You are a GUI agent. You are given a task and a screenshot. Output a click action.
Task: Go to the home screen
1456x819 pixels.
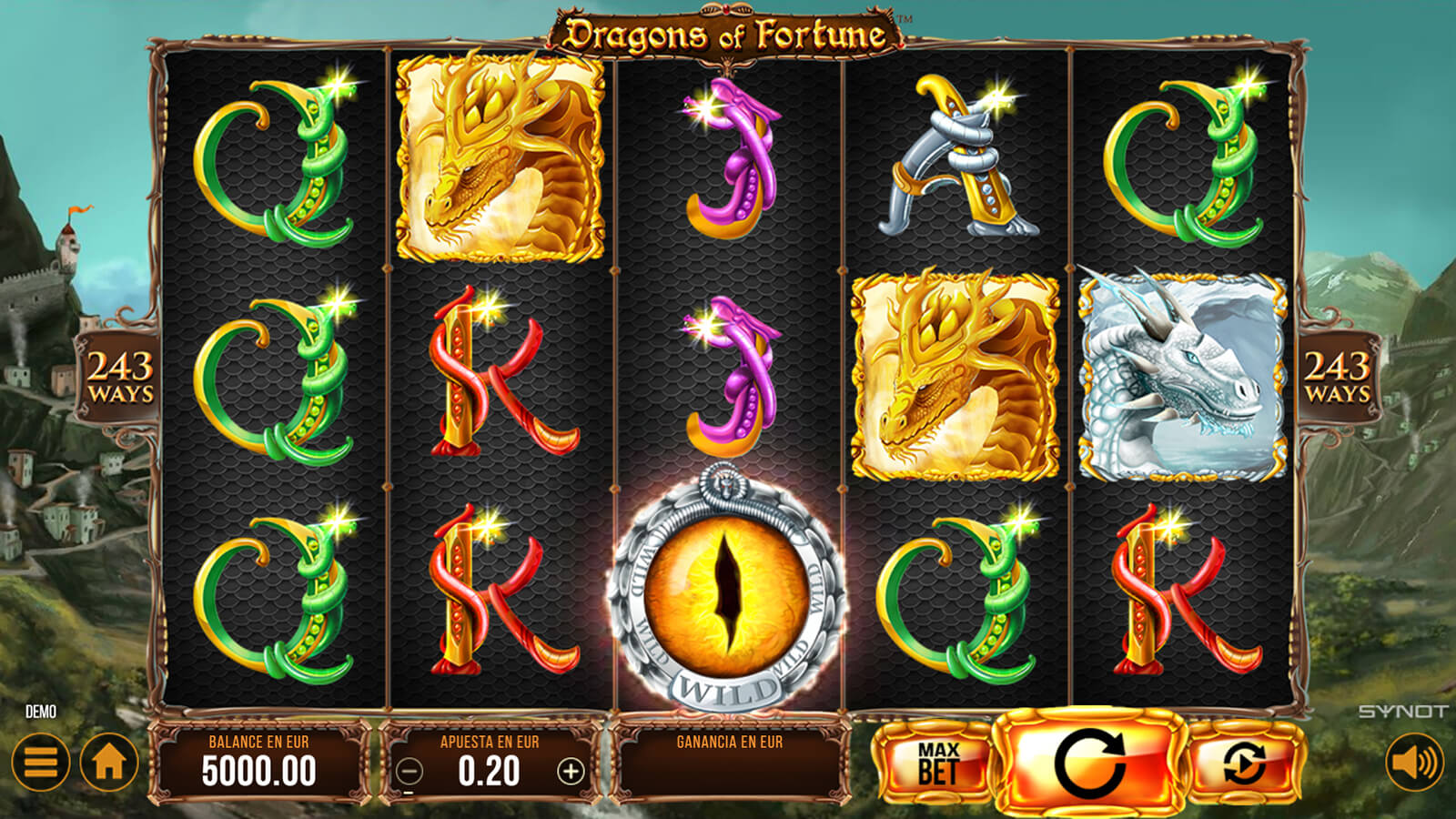(x=109, y=762)
